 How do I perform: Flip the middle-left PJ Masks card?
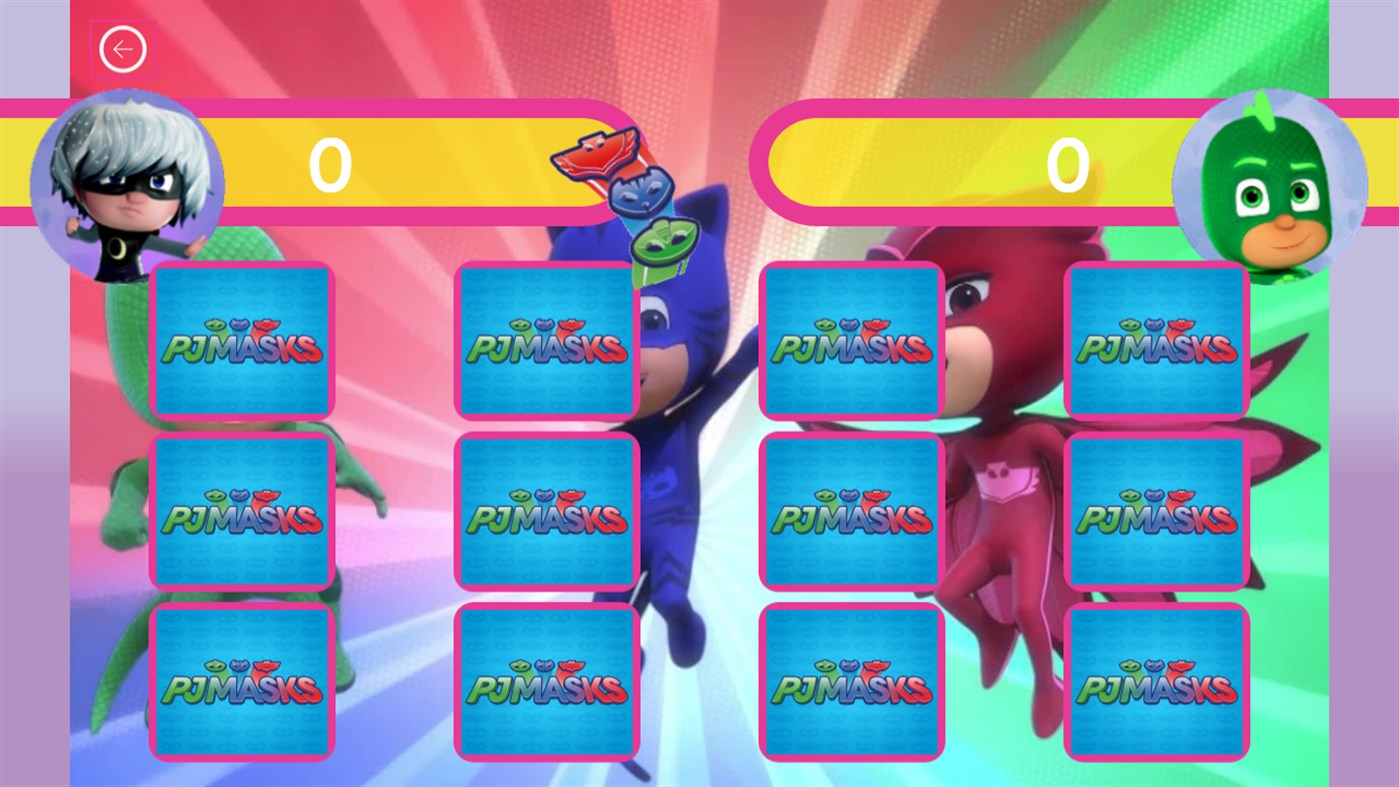coord(241,510)
